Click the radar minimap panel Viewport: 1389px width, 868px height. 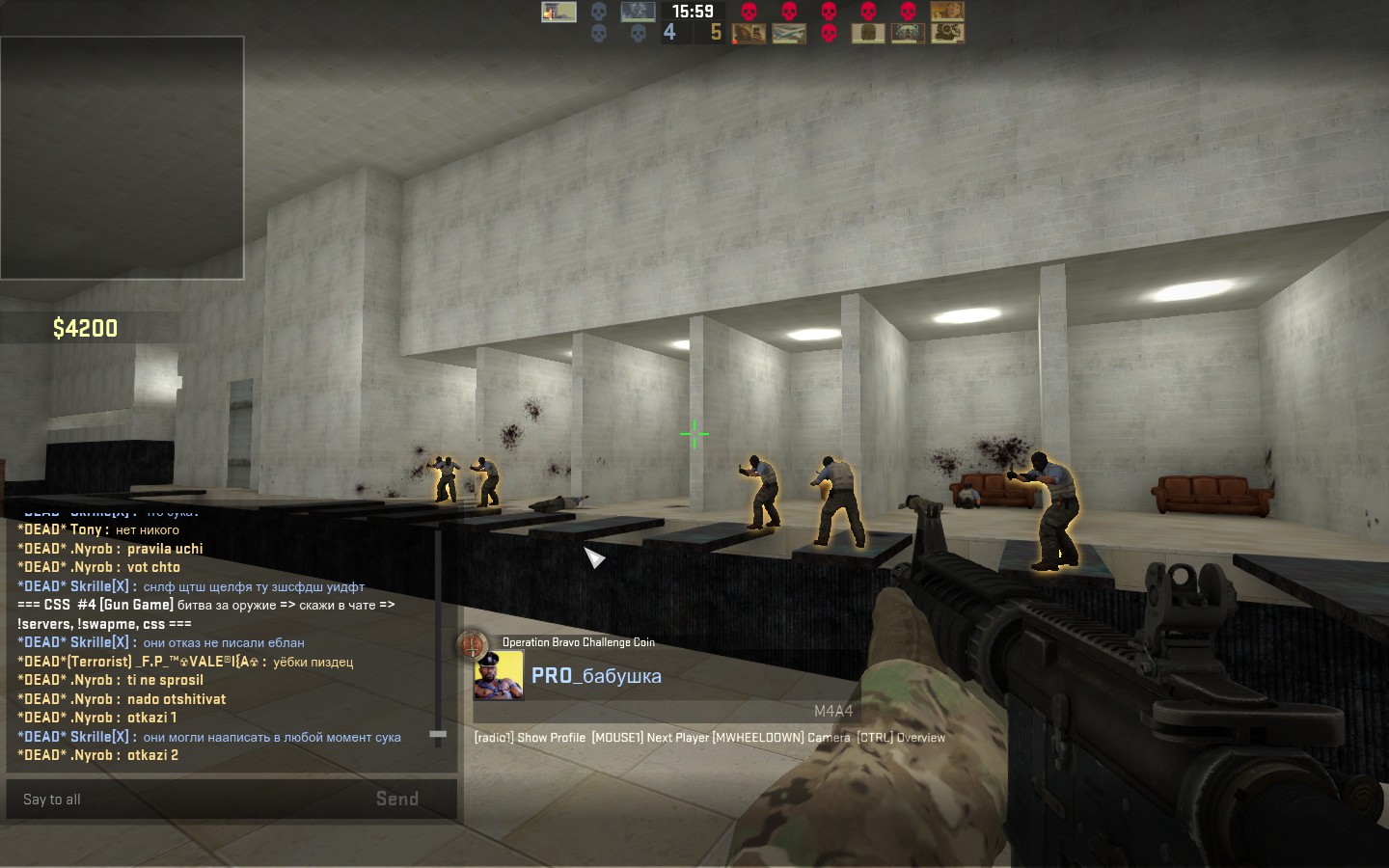tap(122, 158)
